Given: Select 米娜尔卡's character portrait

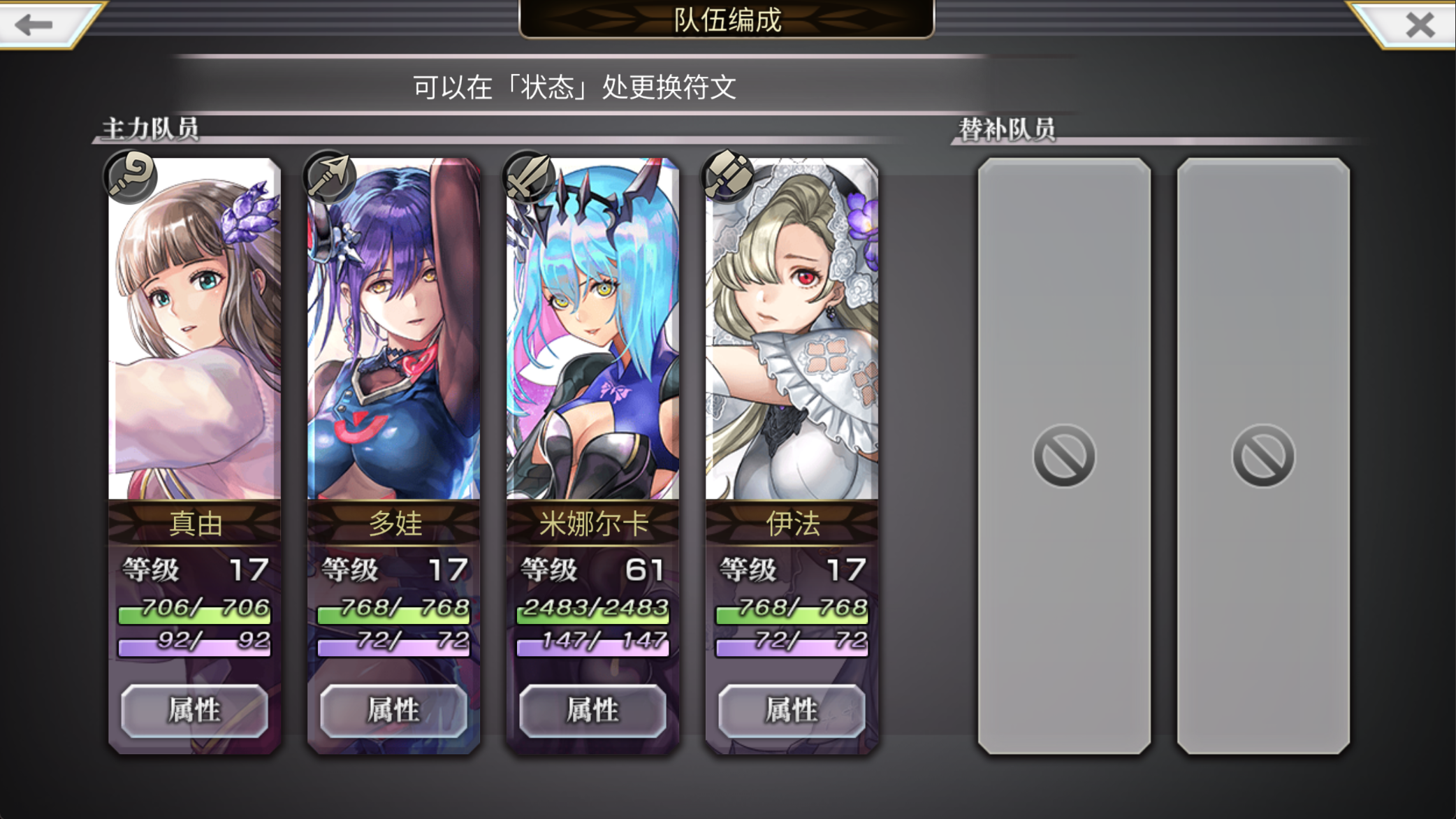Looking at the screenshot, I should point(590,328).
